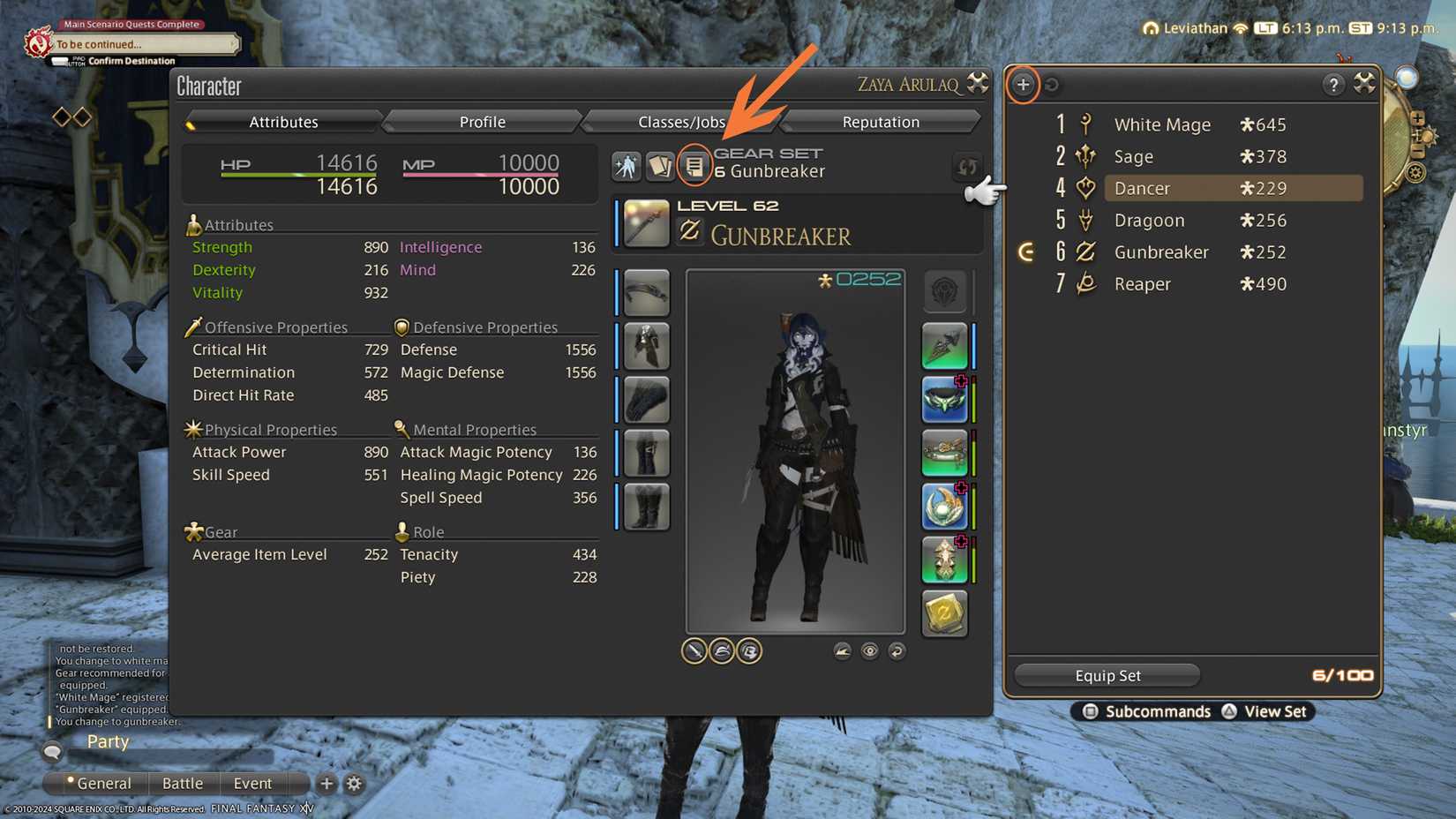Open the Reputation tab
Viewport: 1456px width, 819px height.
[879, 121]
